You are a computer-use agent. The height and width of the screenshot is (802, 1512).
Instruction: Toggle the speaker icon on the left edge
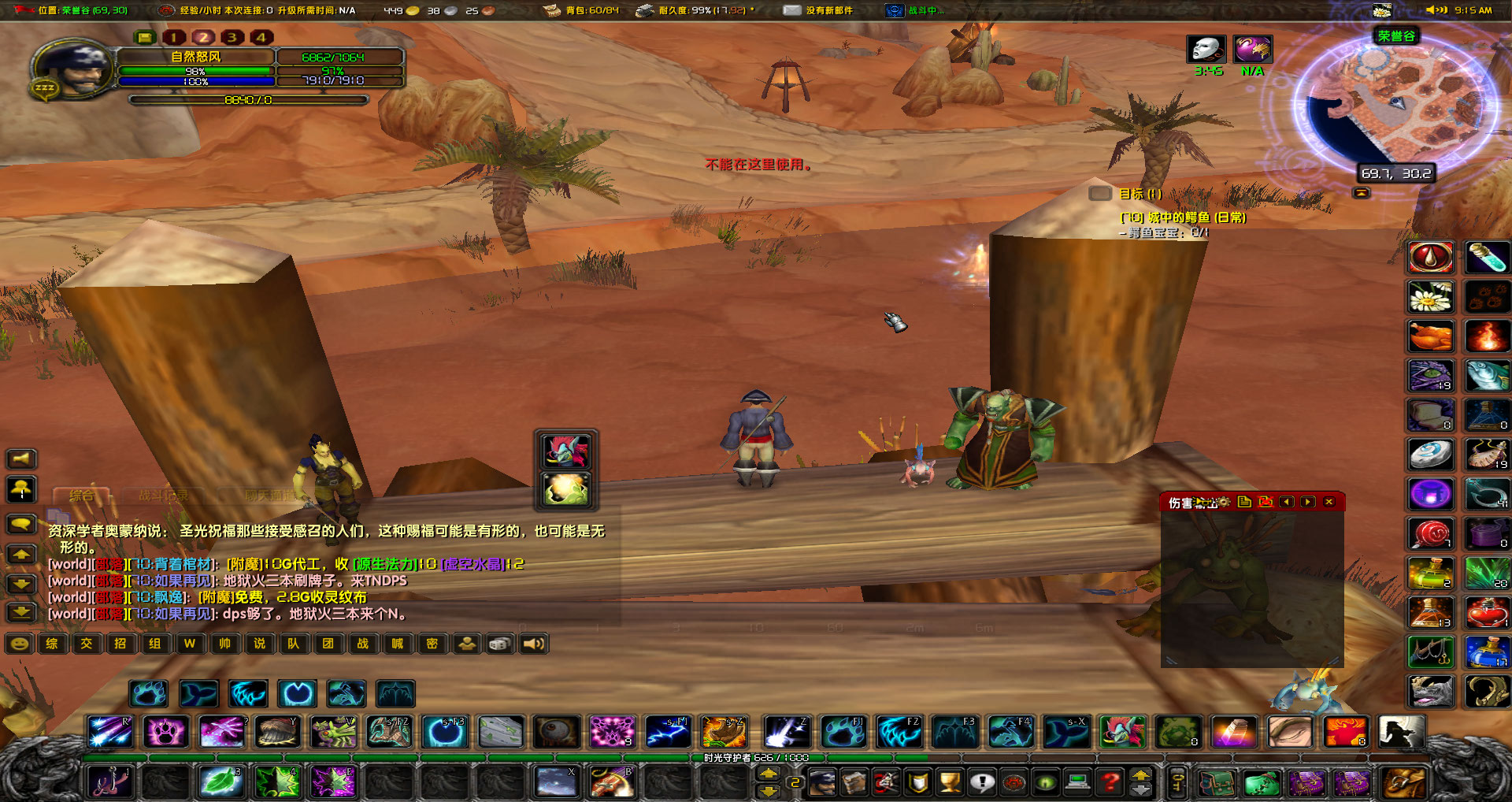(x=22, y=459)
